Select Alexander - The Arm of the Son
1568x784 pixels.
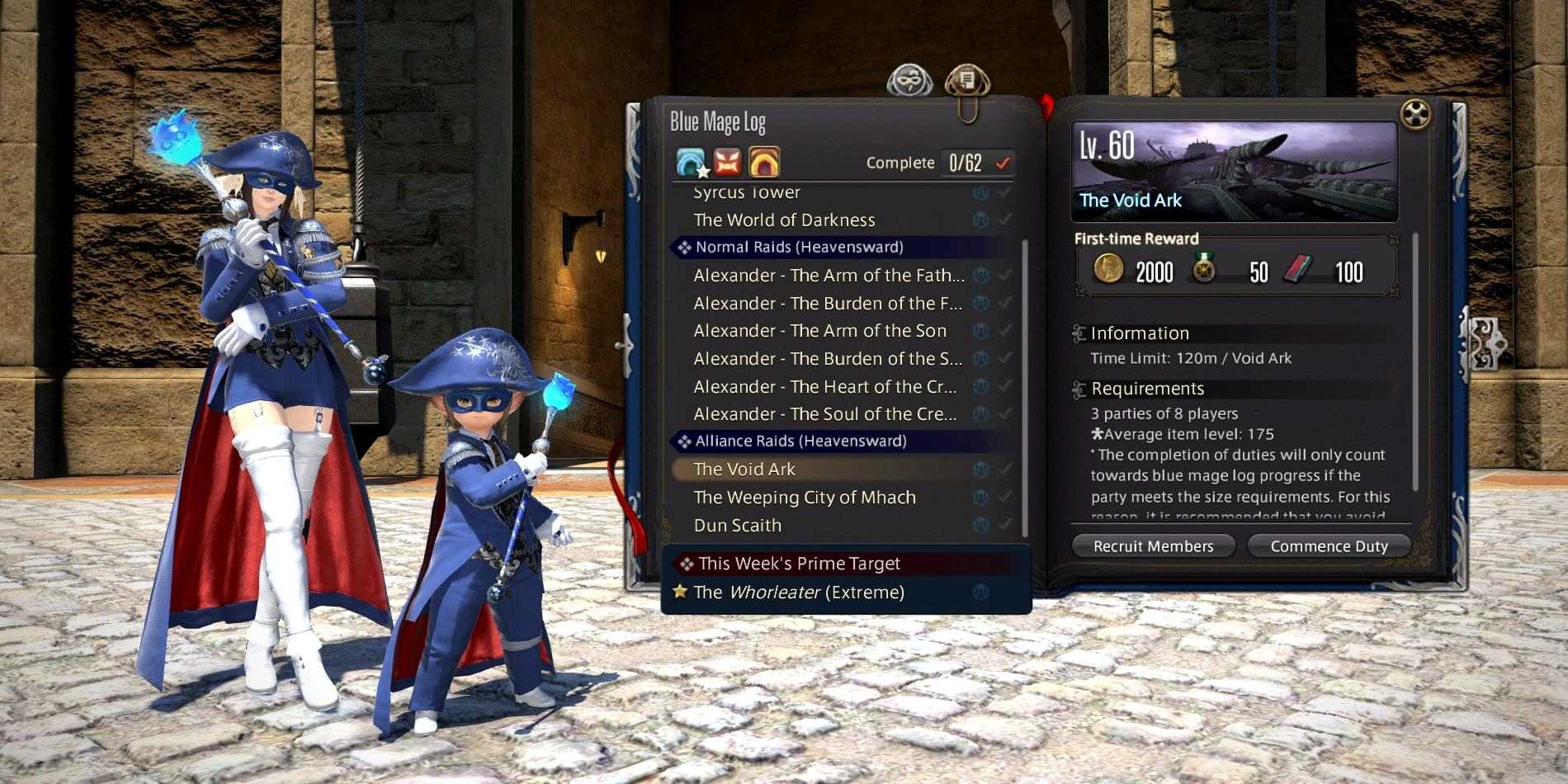(819, 331)
